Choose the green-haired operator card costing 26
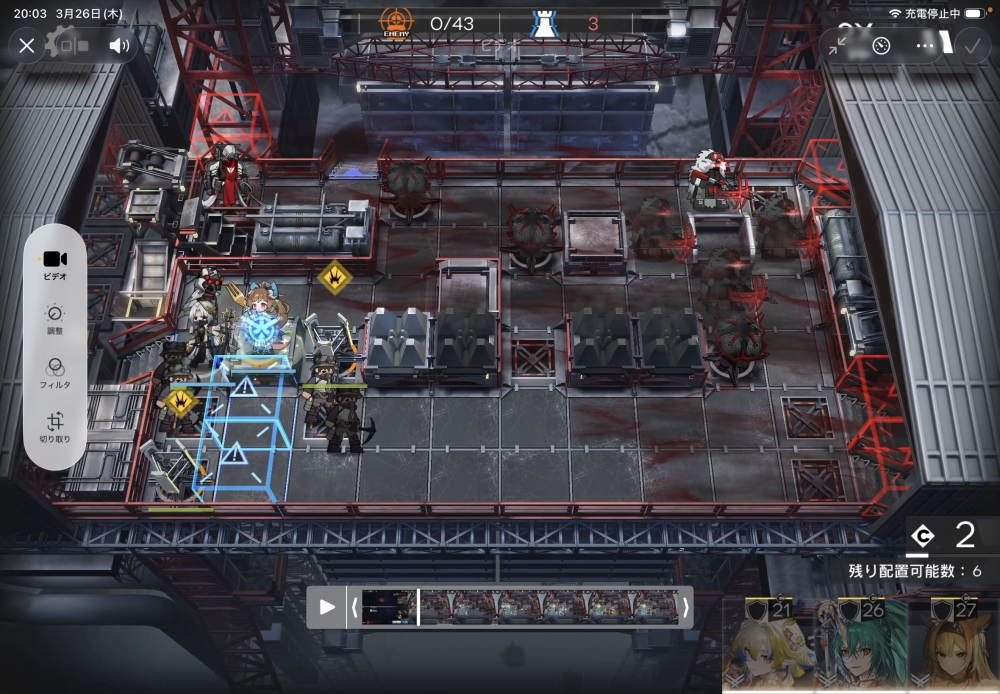Viewport: 1000px width, 694px height. click(x=862, y=648)
